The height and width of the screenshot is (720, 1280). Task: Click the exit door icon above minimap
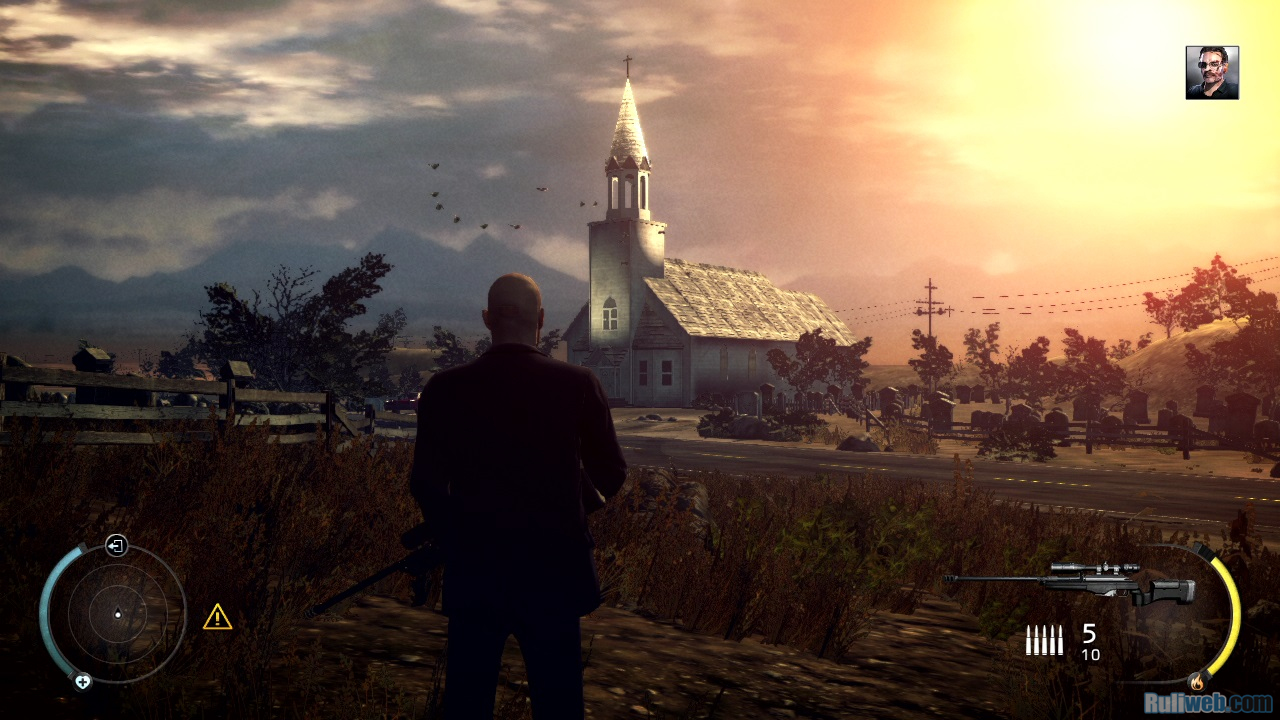117,546
